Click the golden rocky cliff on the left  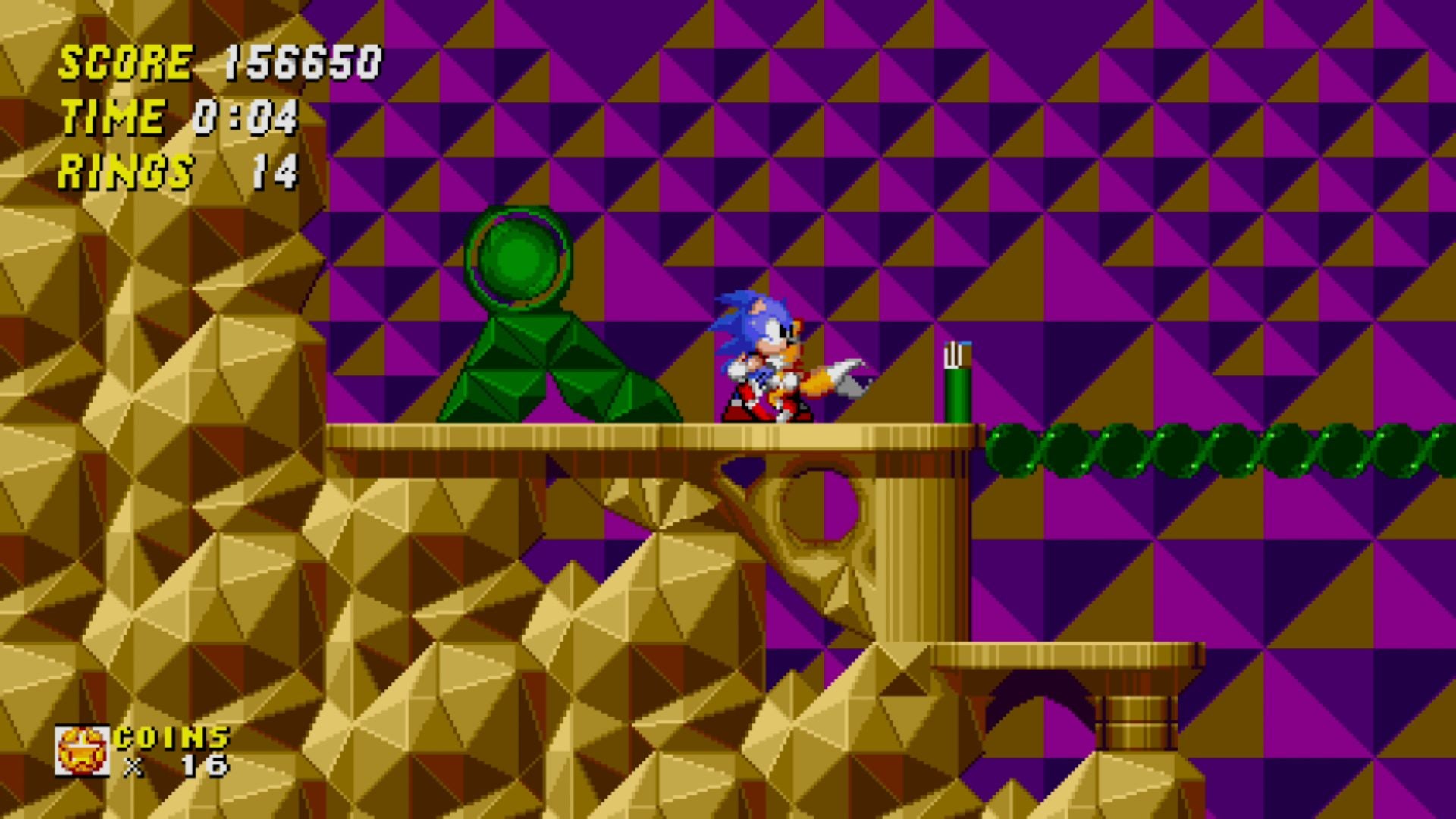pos(152,455)
